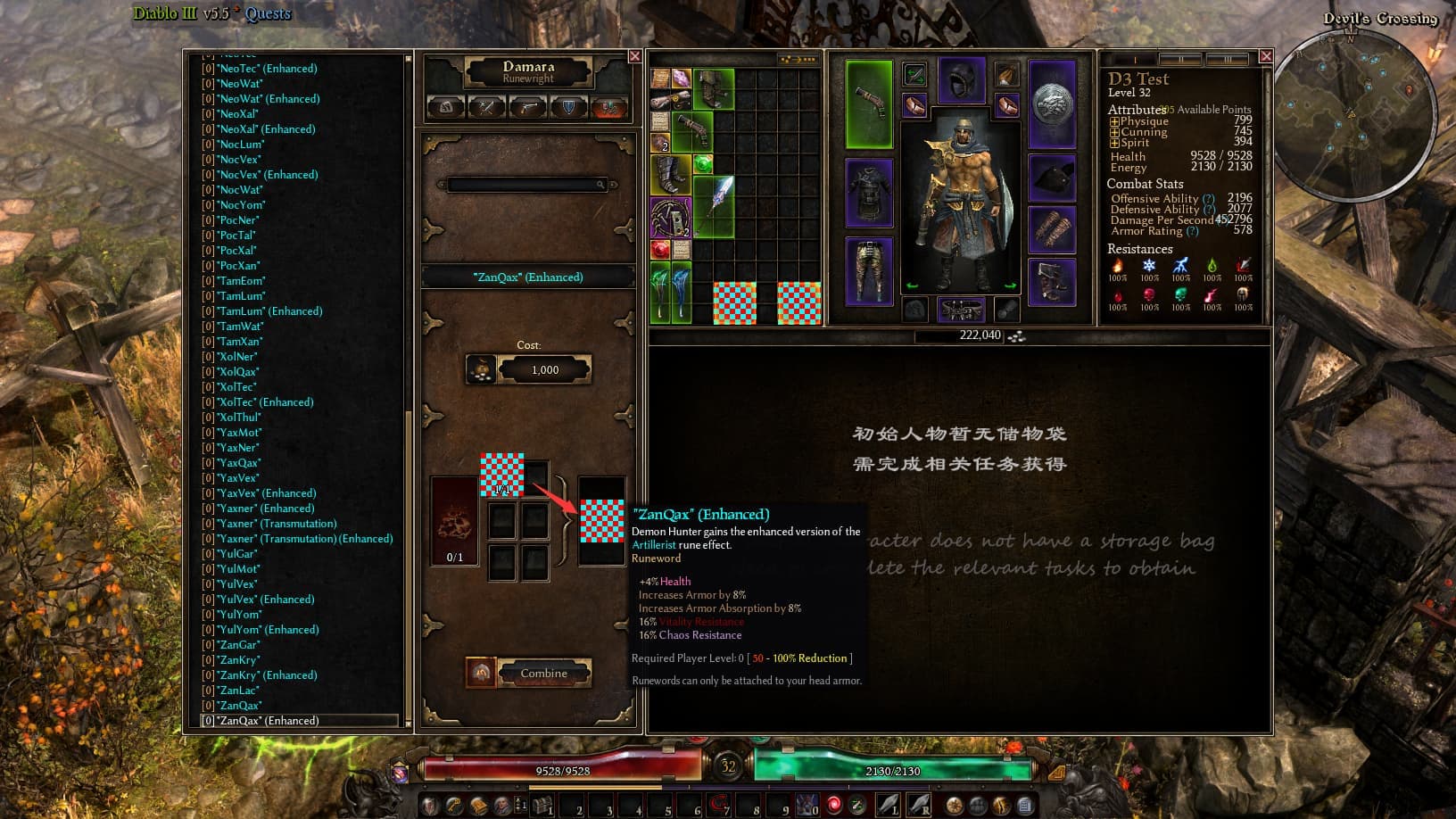The height and width of the screenshot is (819, 1456).
Task: Expand the Physique attribute
Action: 1114,121
